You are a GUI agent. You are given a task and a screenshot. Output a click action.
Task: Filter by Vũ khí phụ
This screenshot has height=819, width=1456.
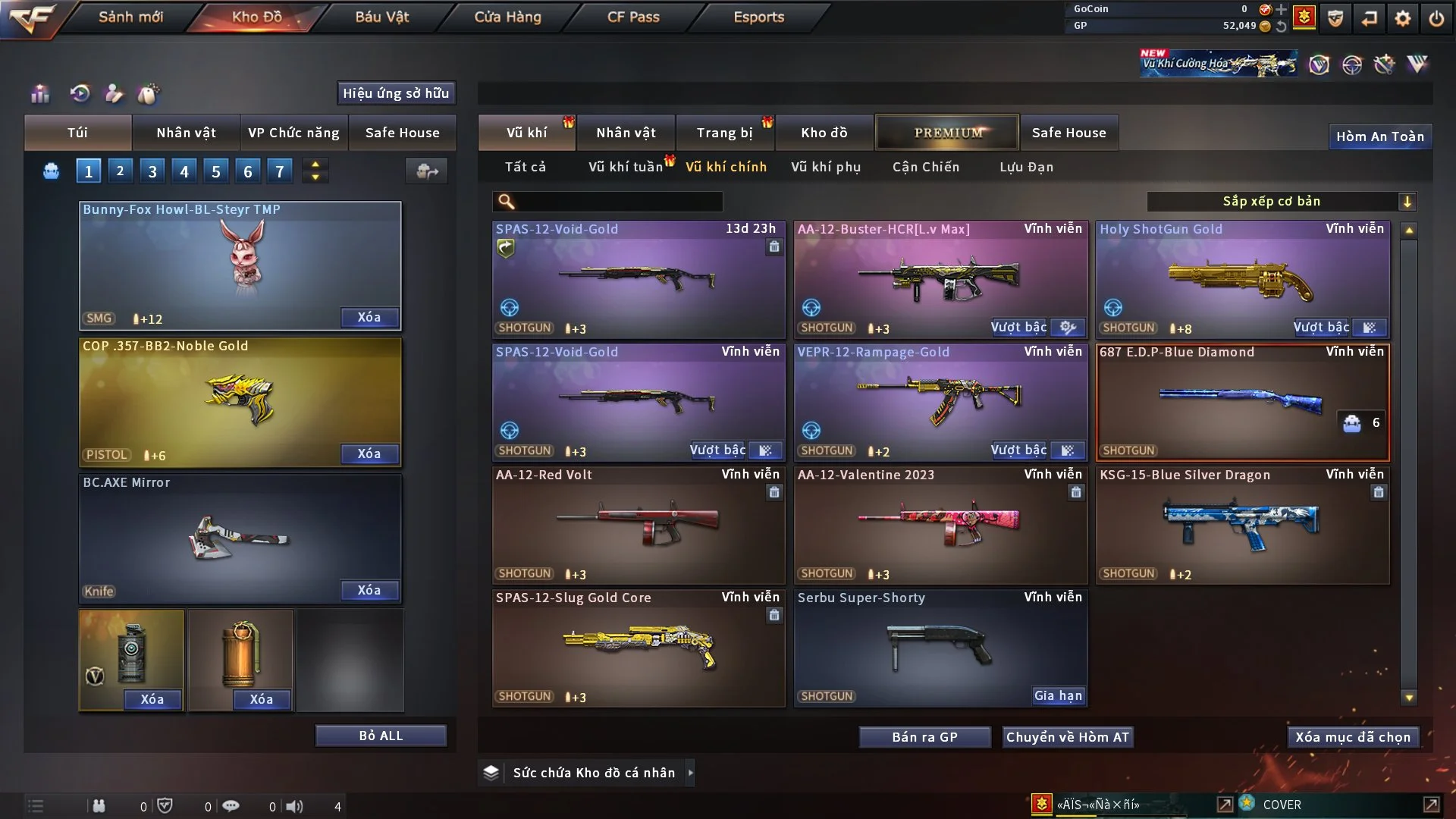click(825, 167)
